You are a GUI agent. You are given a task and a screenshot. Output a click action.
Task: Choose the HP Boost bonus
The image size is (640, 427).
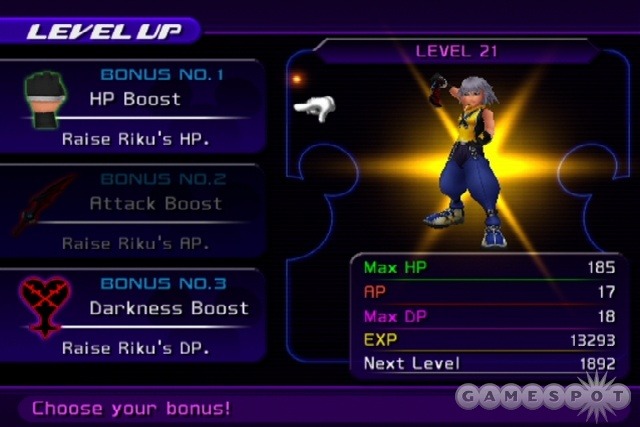click(136, 99)
